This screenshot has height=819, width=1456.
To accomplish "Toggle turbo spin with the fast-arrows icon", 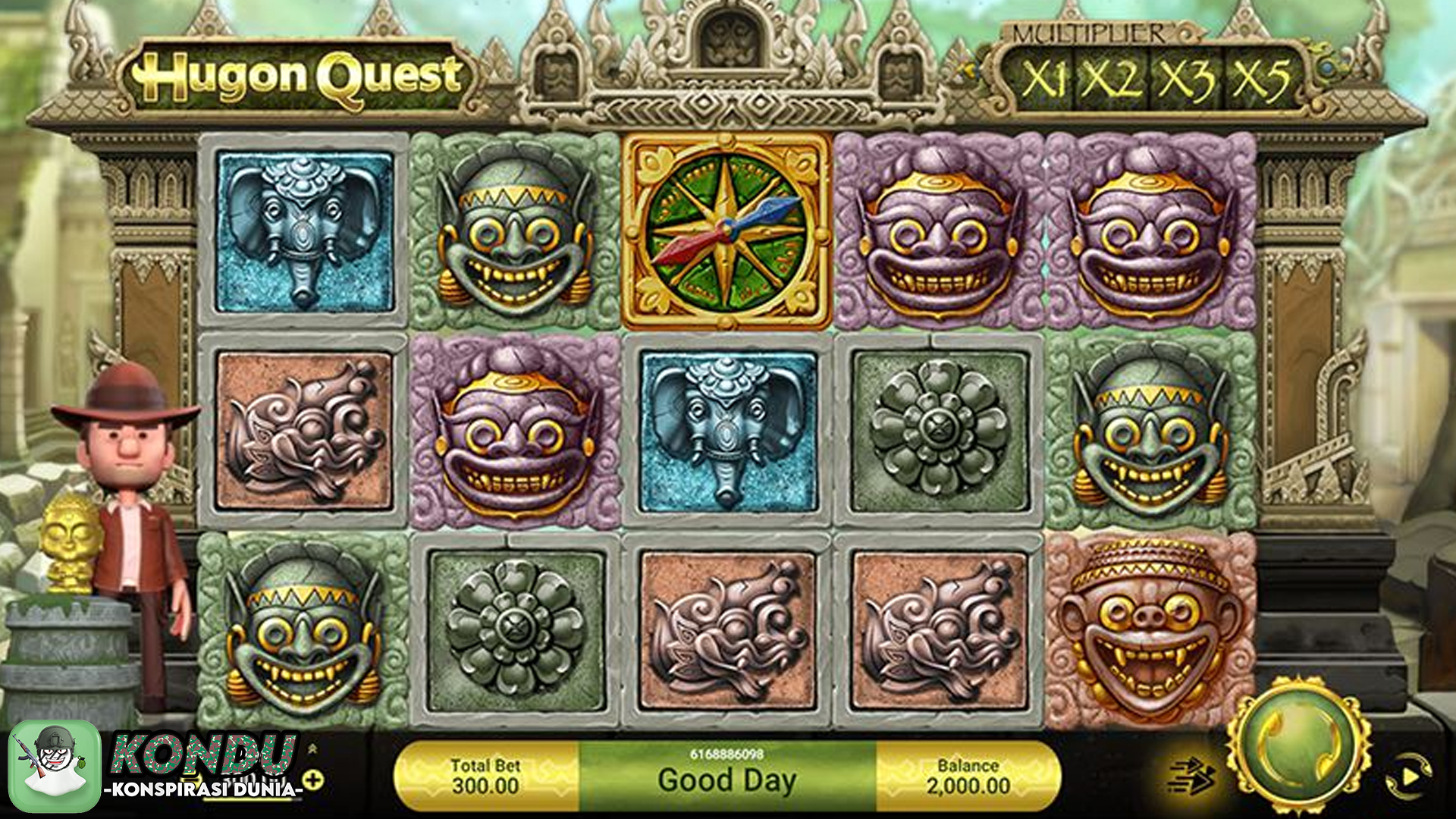I will point(1191,775).
